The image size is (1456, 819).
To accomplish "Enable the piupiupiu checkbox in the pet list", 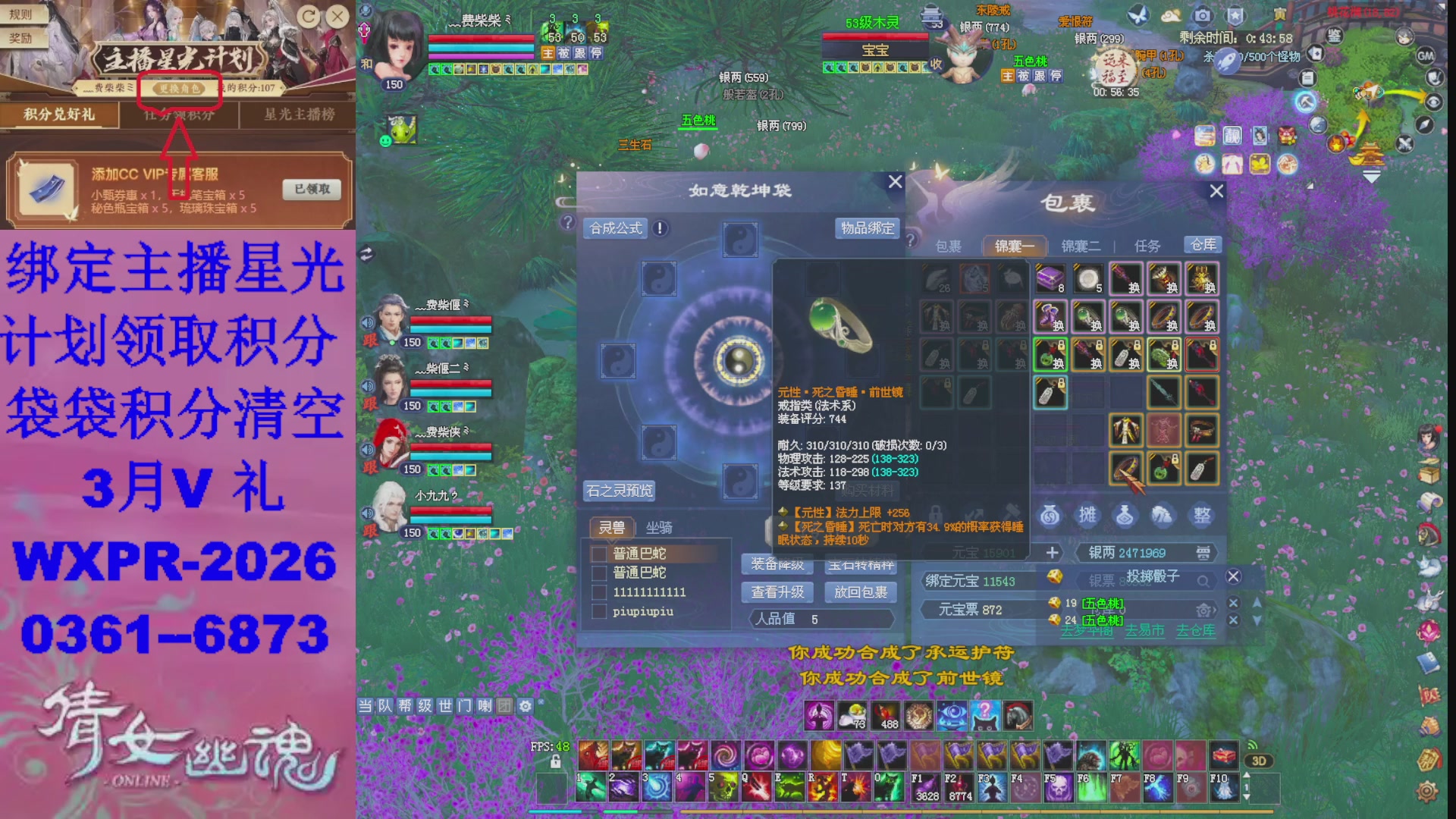I will (x=599, y=613).
